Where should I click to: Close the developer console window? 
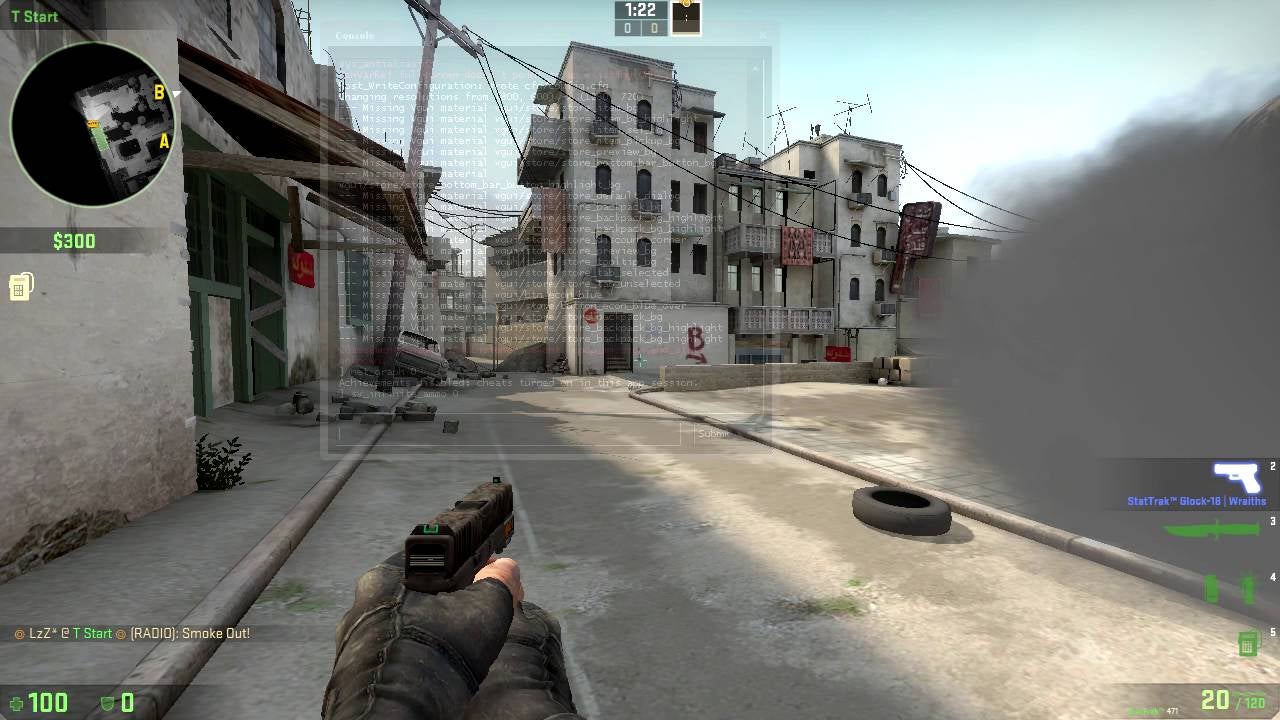pos(762,35)
